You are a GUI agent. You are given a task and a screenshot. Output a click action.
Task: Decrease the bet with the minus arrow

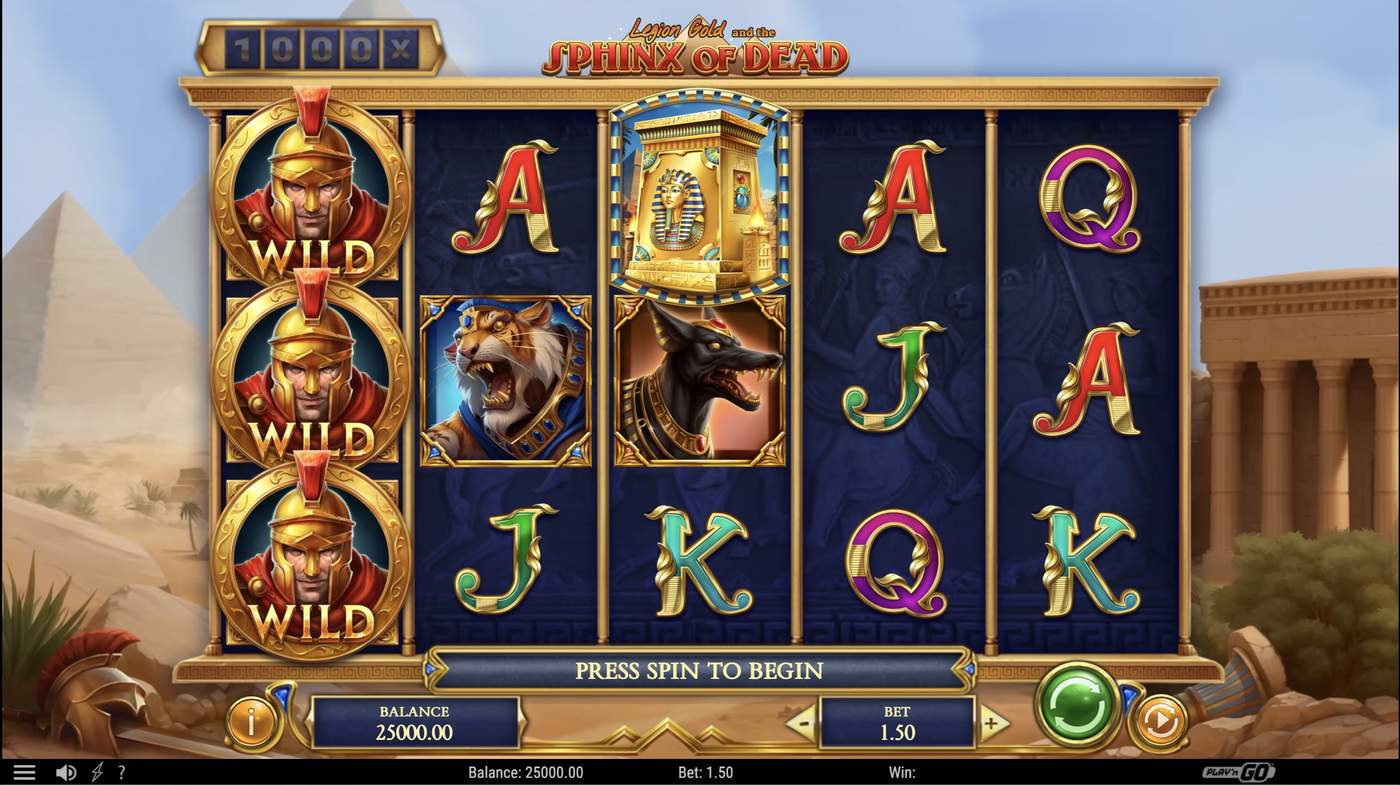tap(801, 723)
